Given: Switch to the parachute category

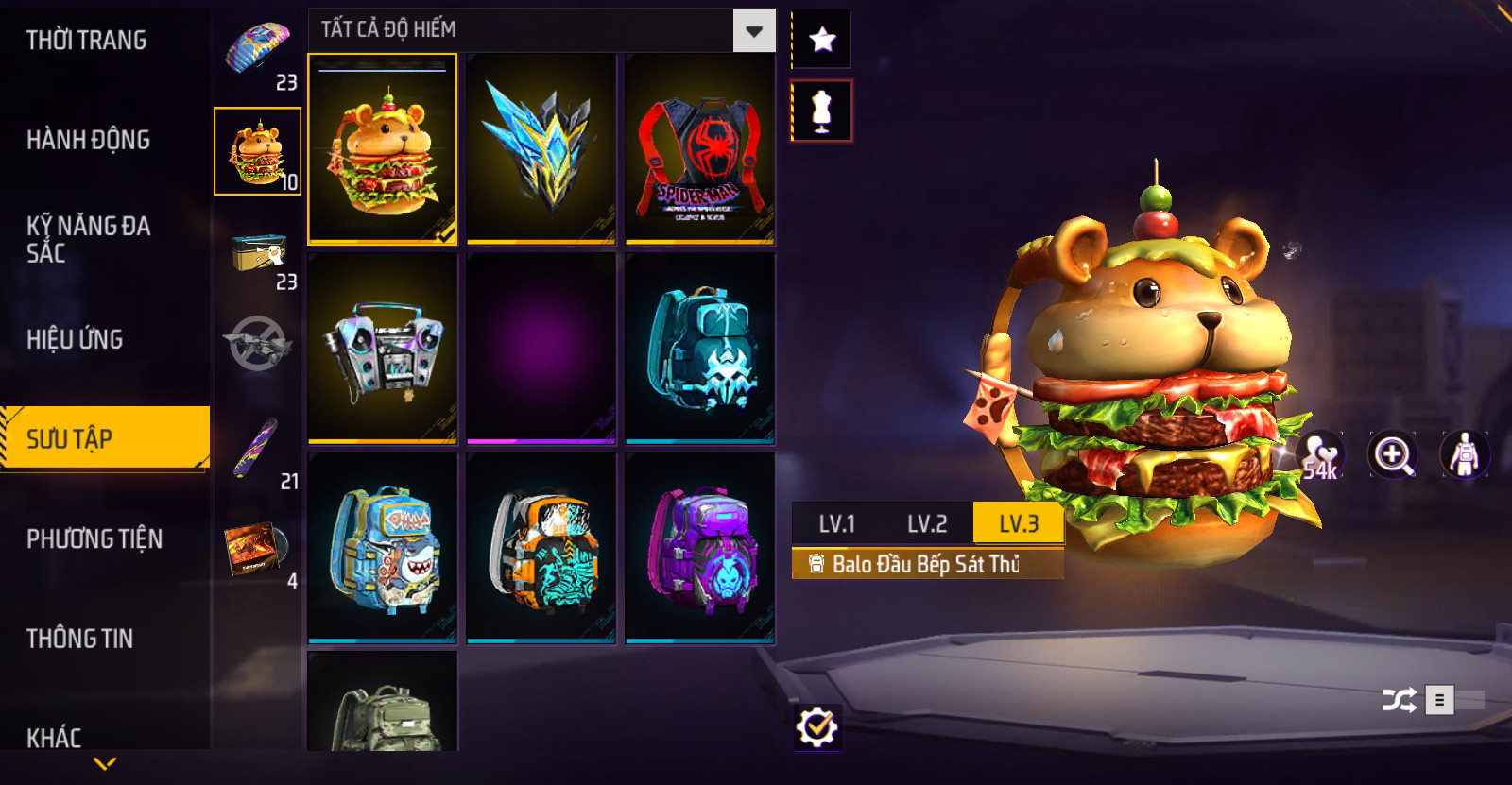Looking at the screenshot, I should pos(257,52).
